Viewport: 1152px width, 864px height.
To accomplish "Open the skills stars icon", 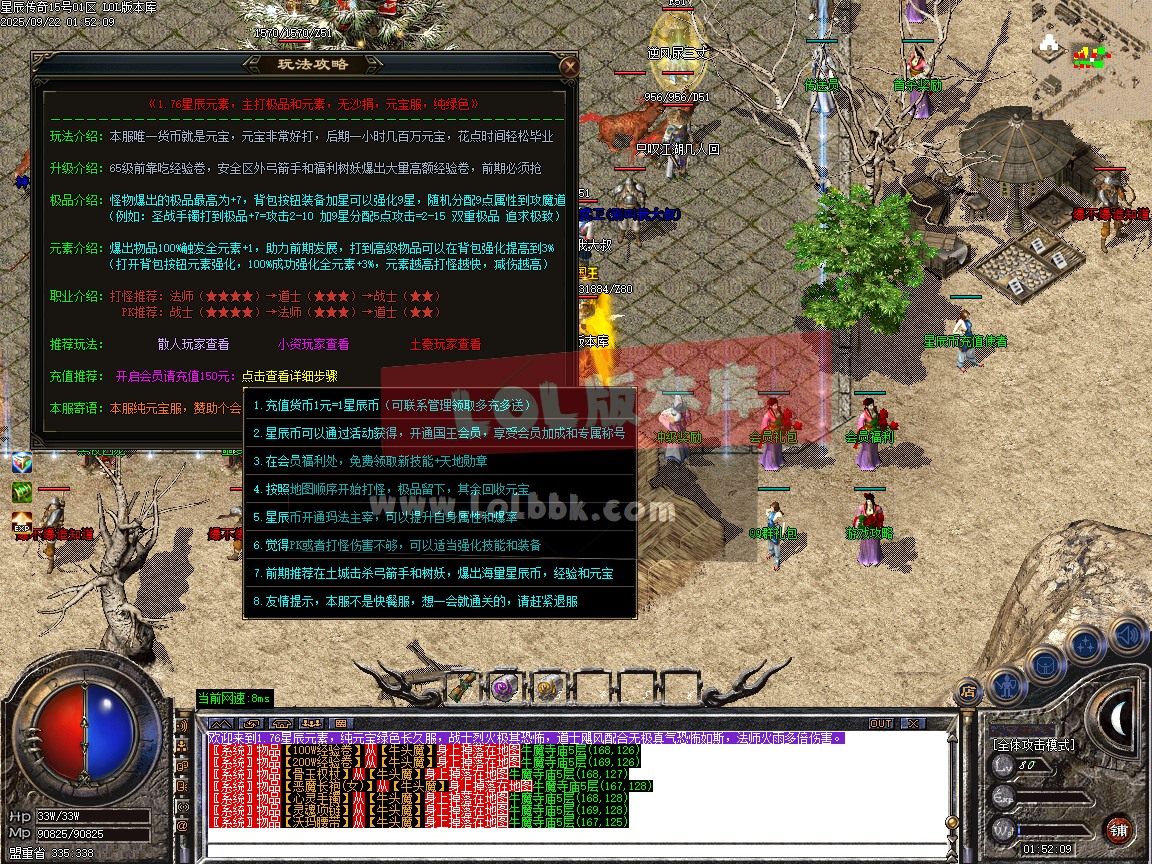I will [1086, 645].
